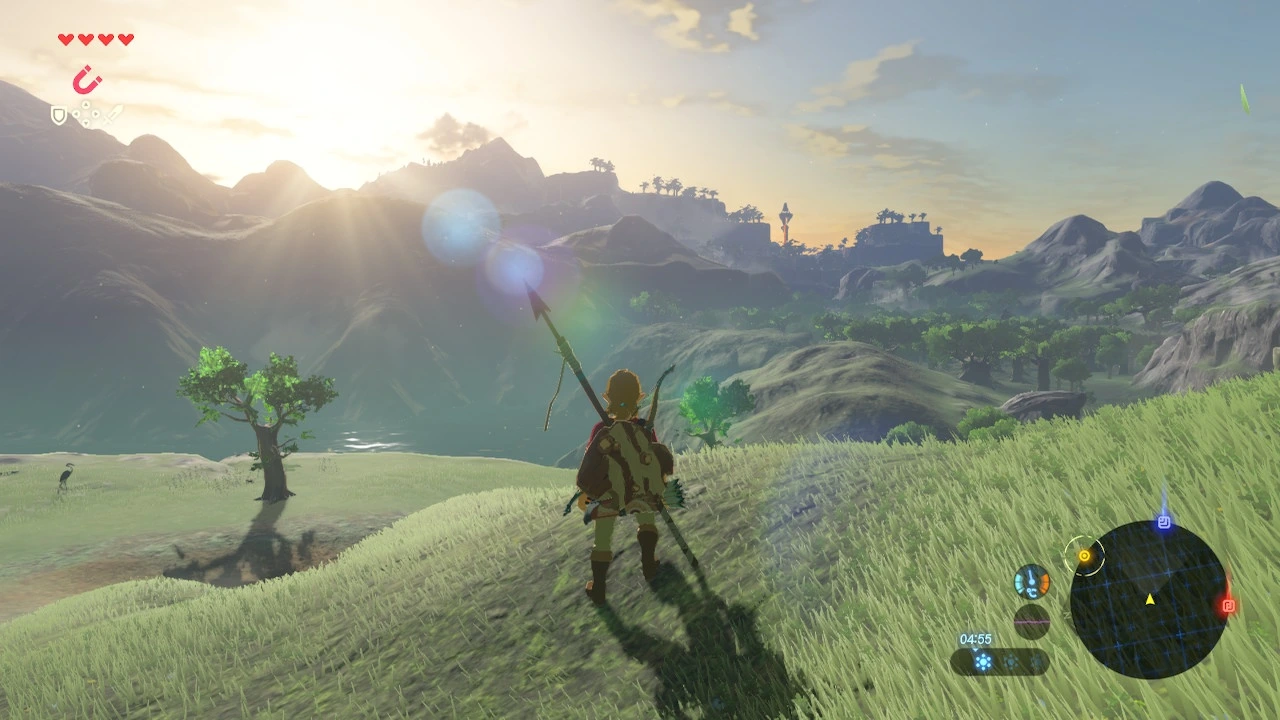This screenshot has width=1280, height=720.
Task: Open the circular minimap
Action: (1149, 599)
